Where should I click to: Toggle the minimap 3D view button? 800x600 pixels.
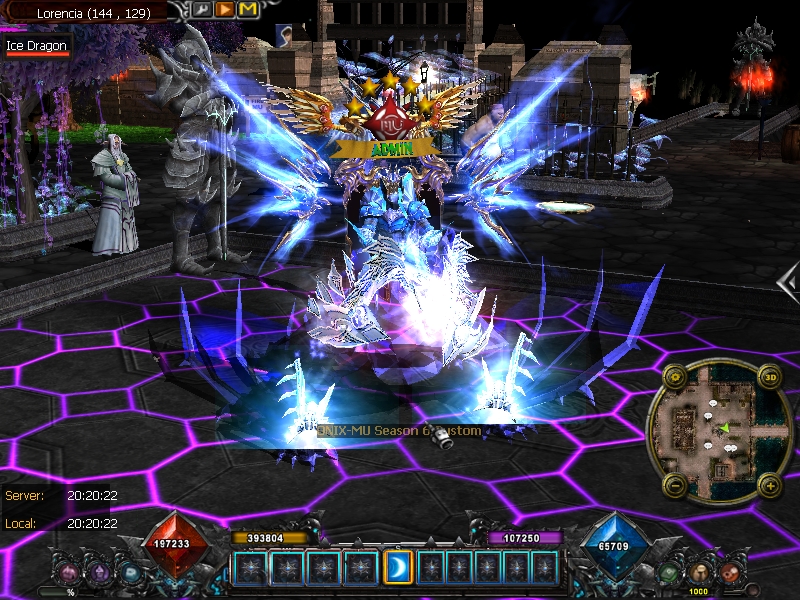tap(770, 377)
